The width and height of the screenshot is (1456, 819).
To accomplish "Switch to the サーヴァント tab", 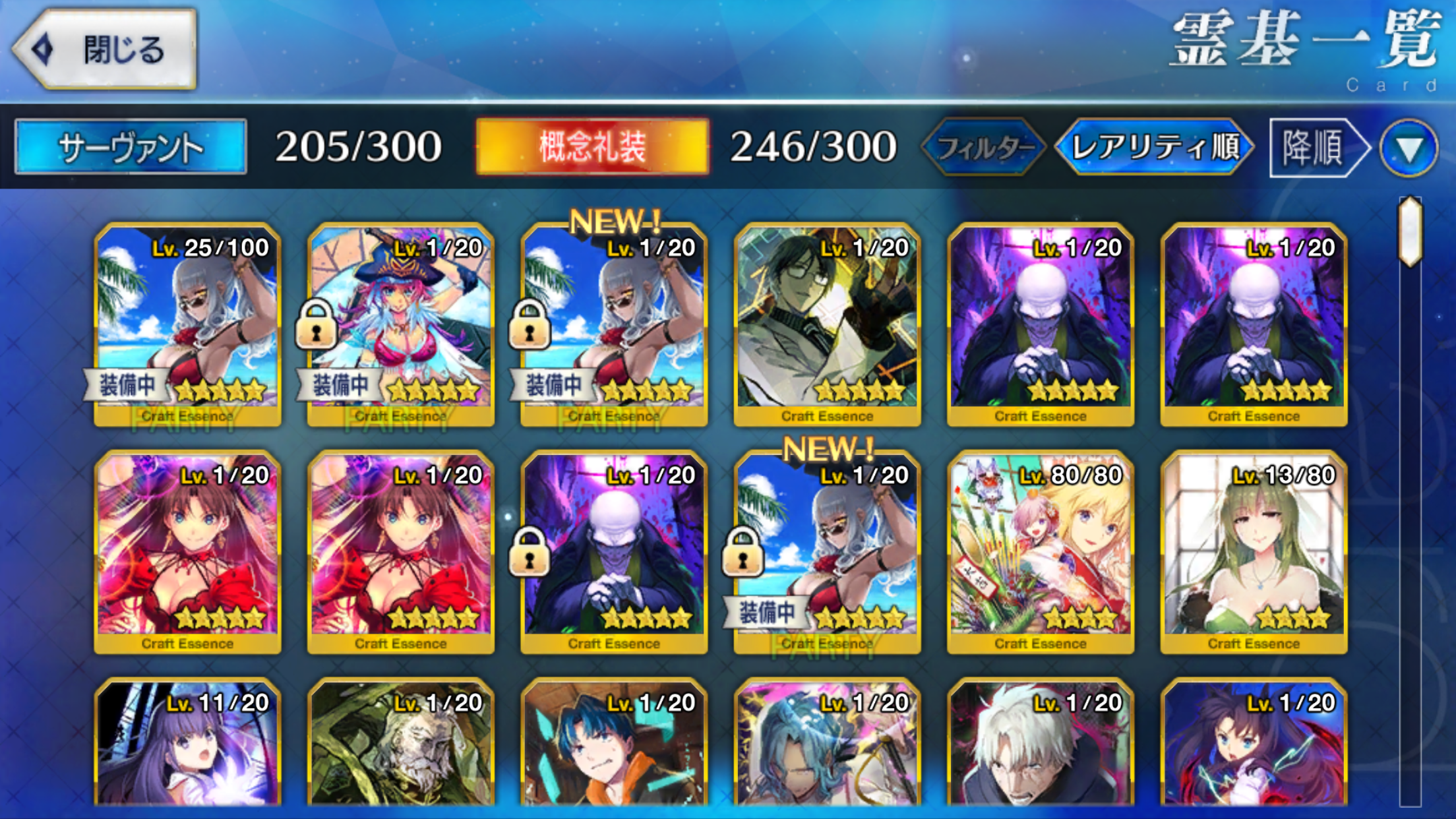I will click(131, 146).
